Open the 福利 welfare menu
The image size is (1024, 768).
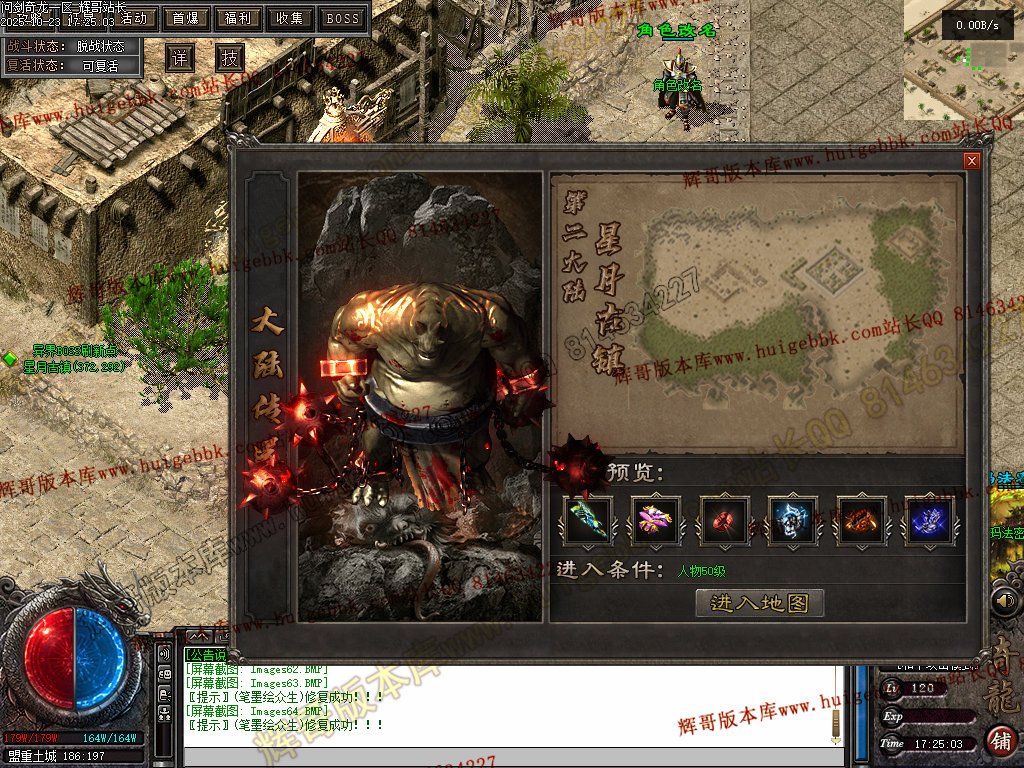pos(238,18)
